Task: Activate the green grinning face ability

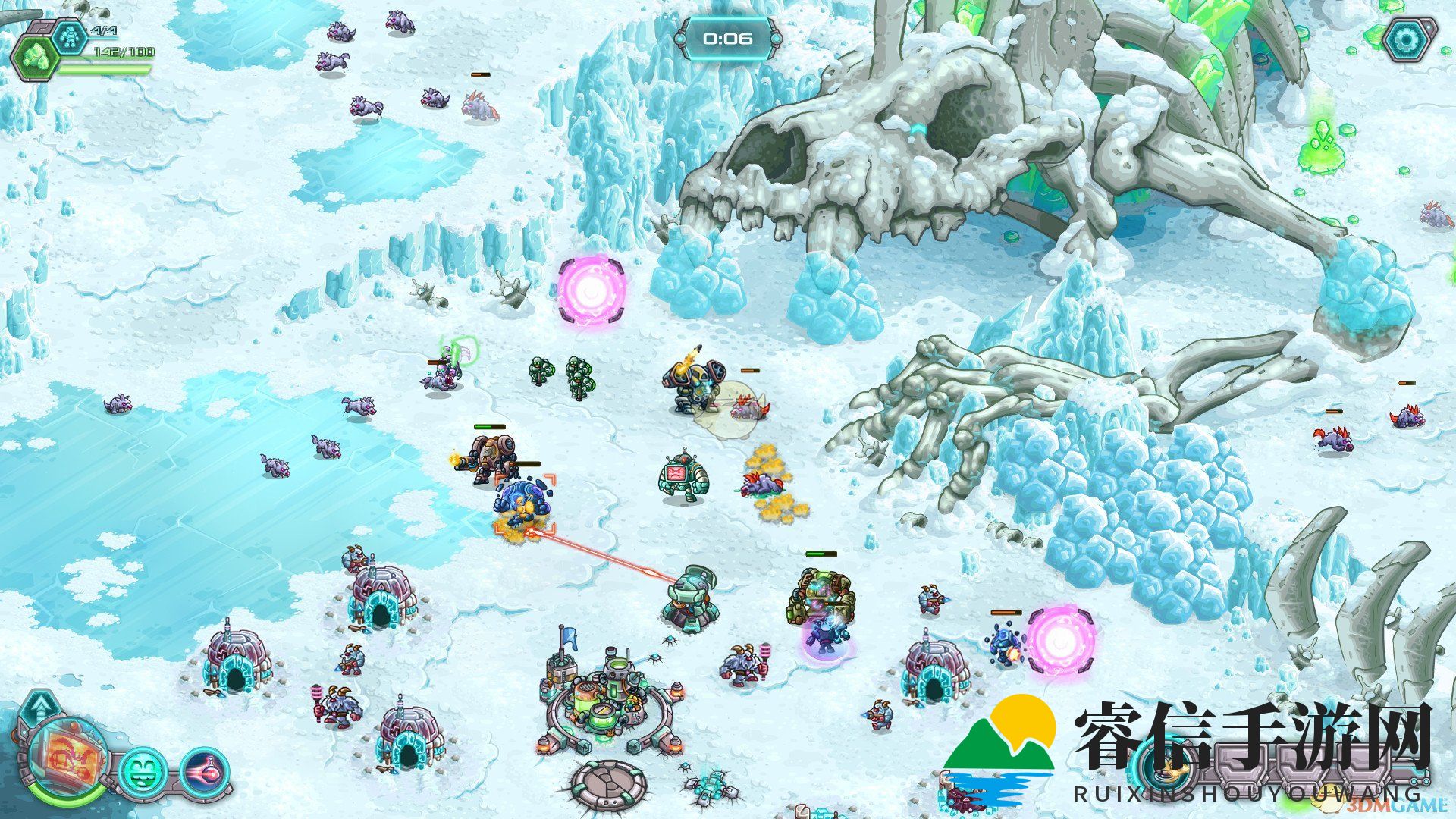Action: tap(143, 772)
